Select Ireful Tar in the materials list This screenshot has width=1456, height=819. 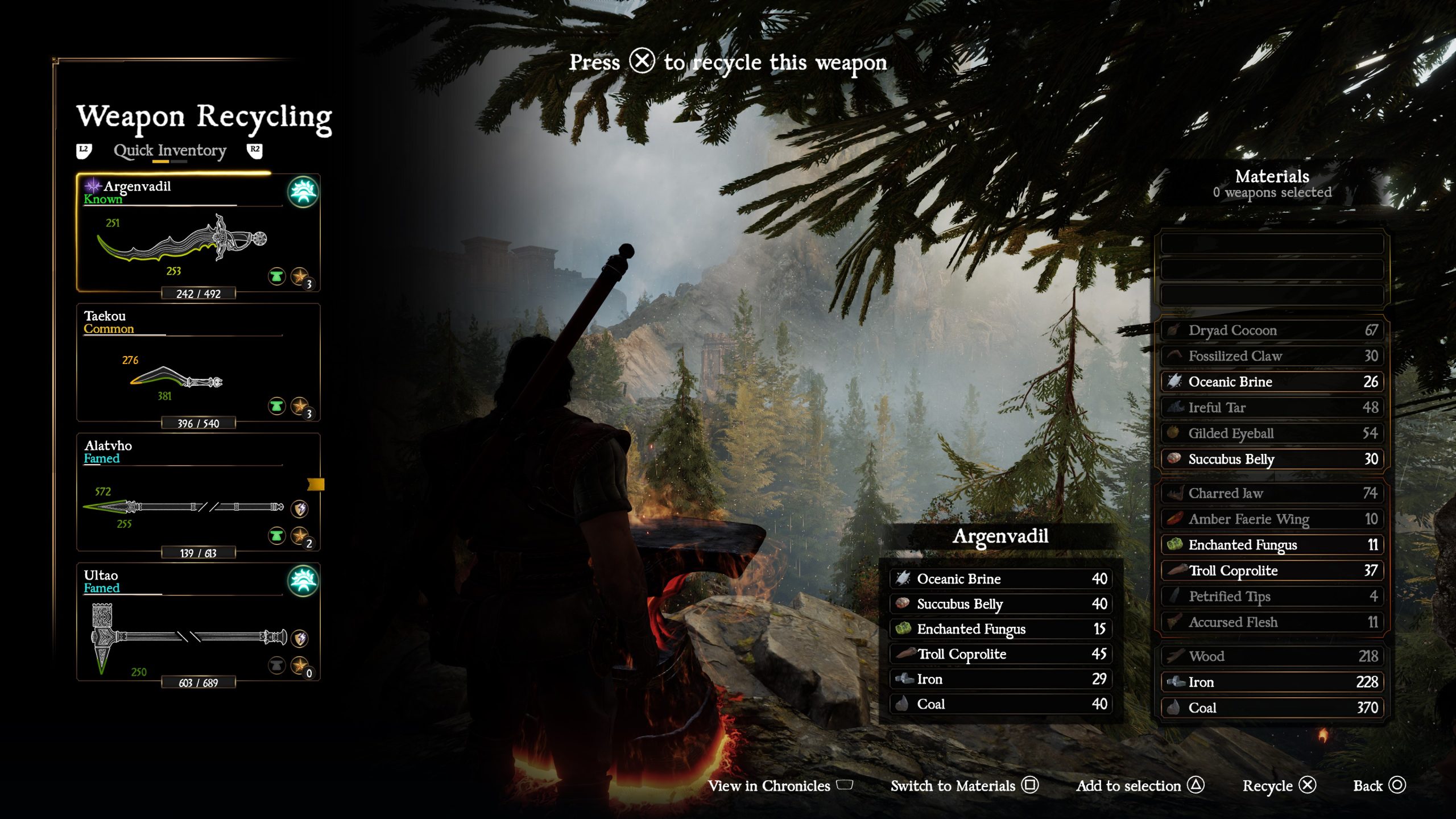click(1272, 408)
